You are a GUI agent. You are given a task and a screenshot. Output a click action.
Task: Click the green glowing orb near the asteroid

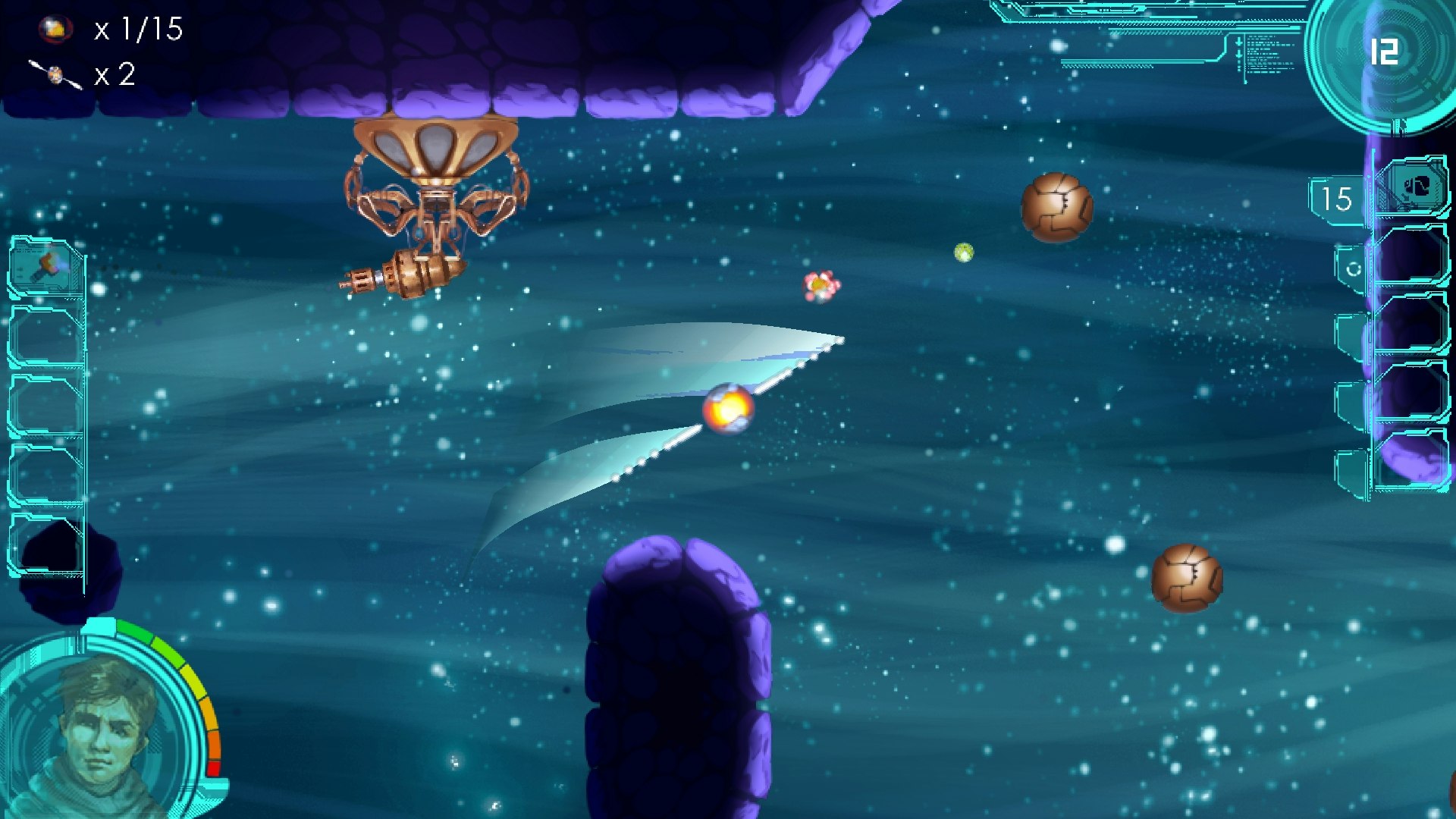pos(964,253)
